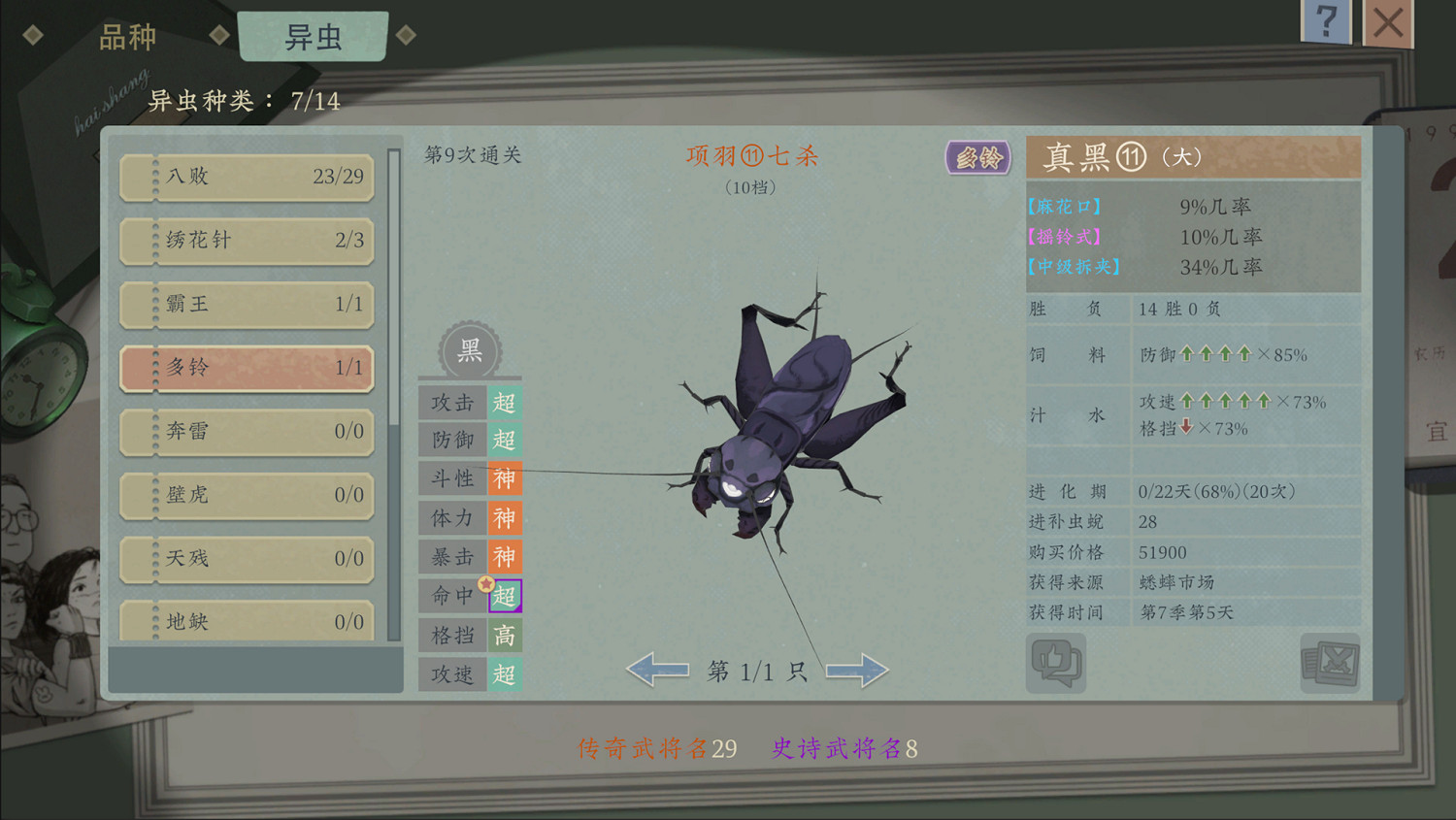The image size is (1456, 820).
Task: Click the 麻花口 skill label
Action: coord(1064,206)
